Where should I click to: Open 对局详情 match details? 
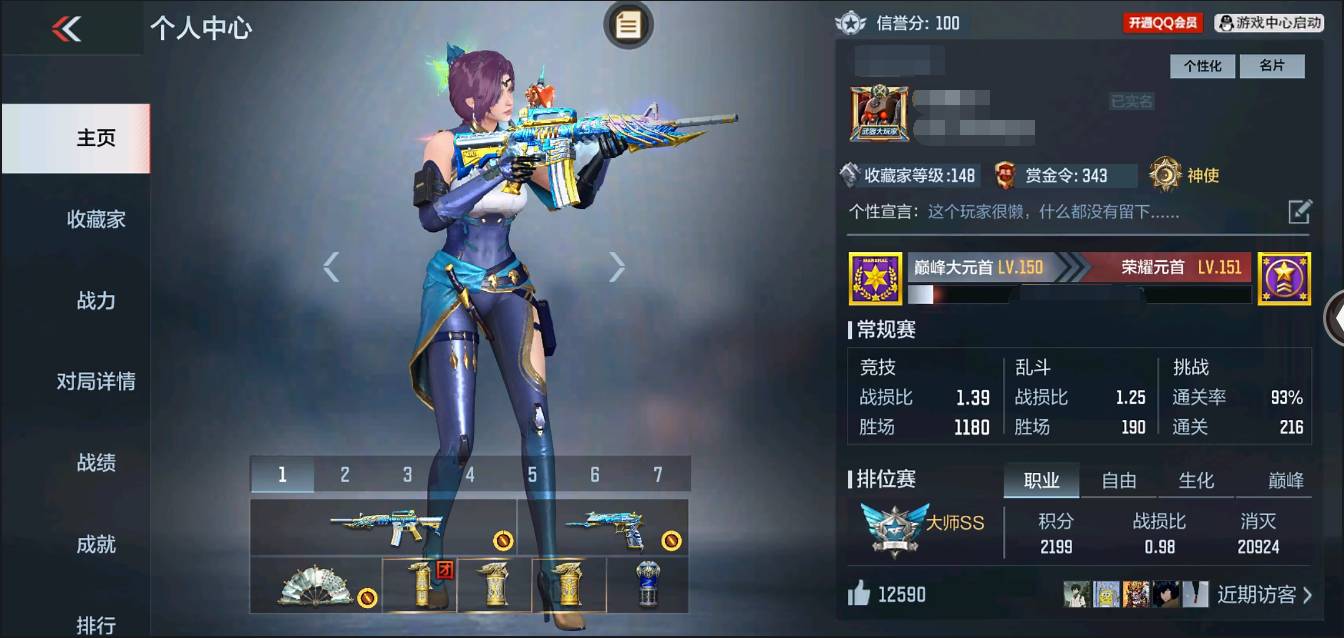click(x=96, y=381)
